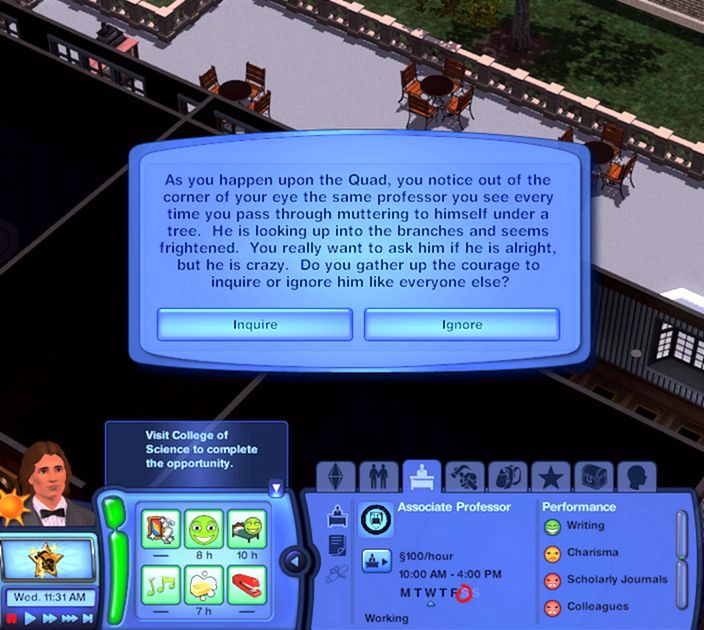Click the music notes moodlet

160,585
